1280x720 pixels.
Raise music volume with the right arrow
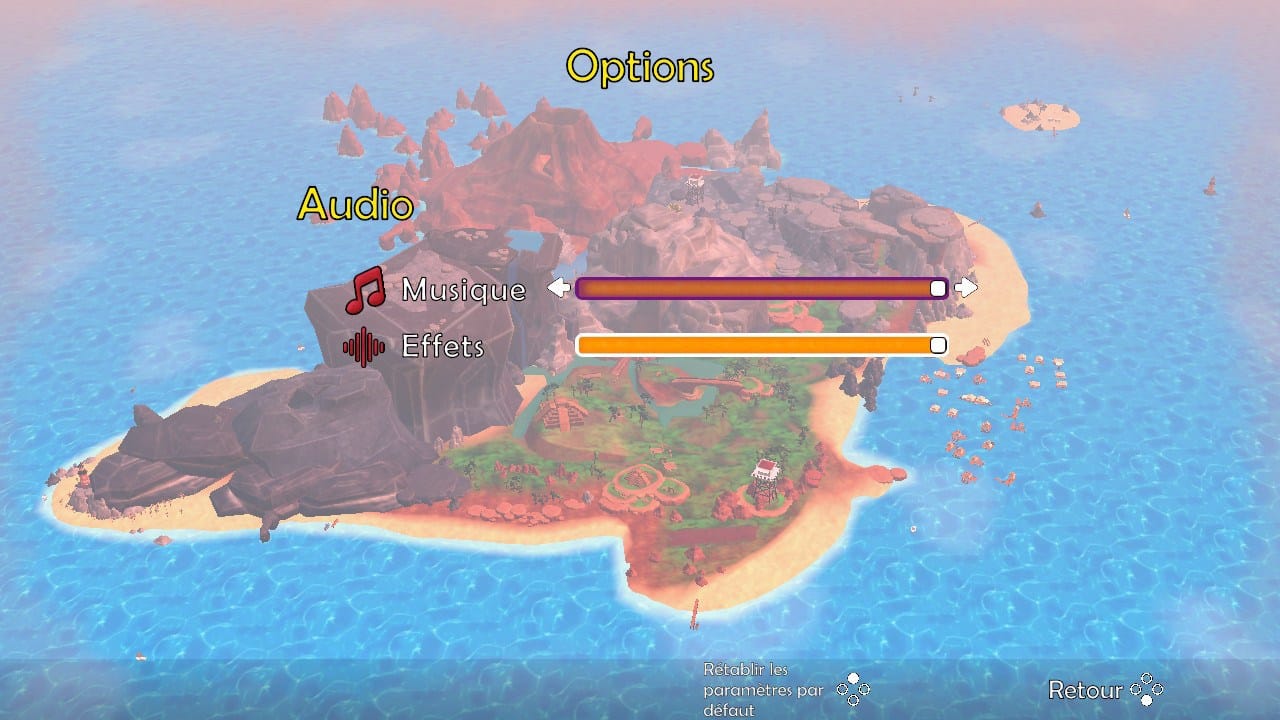click(x=966, y=288)
